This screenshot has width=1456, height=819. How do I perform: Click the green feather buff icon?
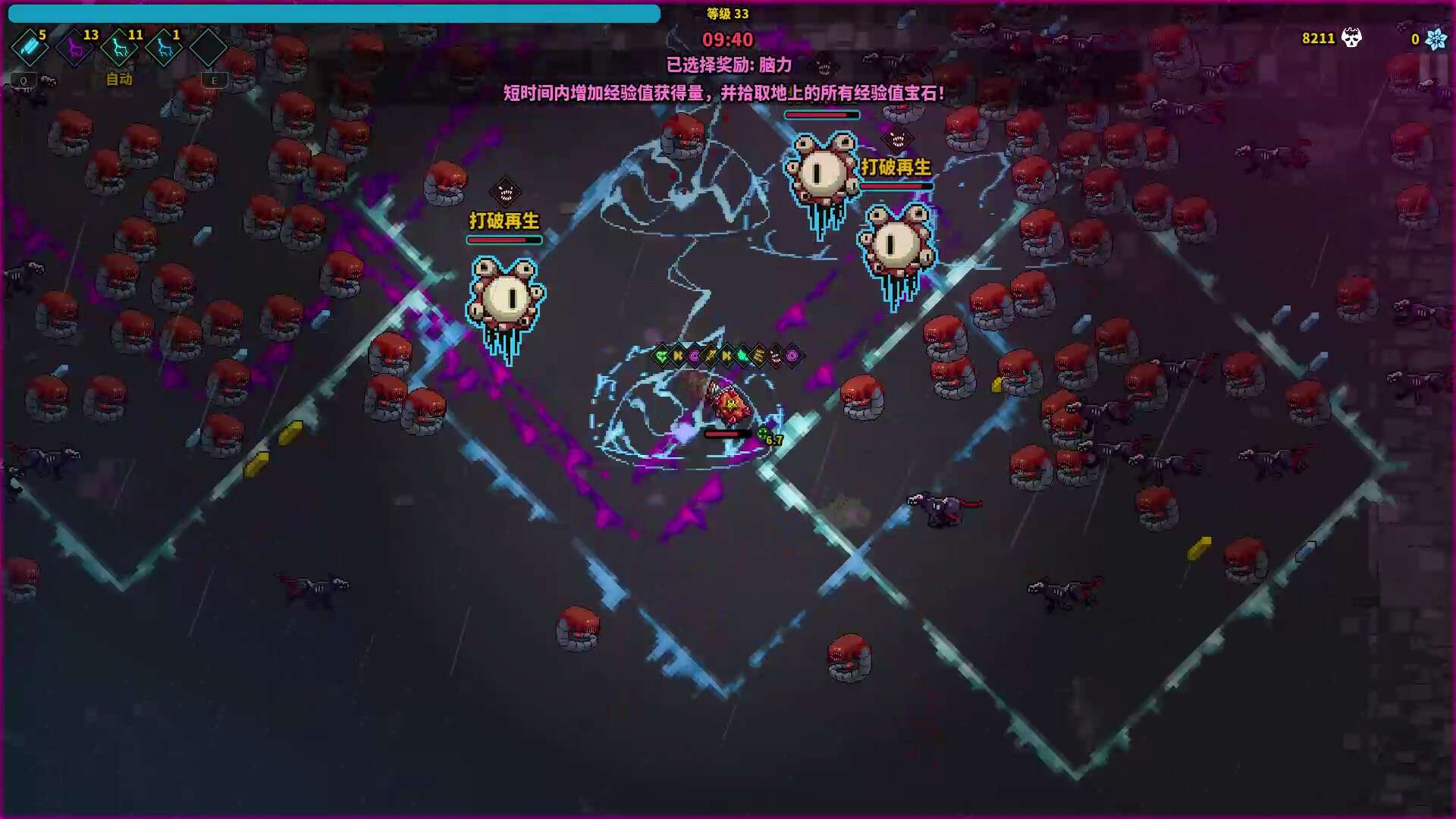pyautogui.click(x=743, y=356)
